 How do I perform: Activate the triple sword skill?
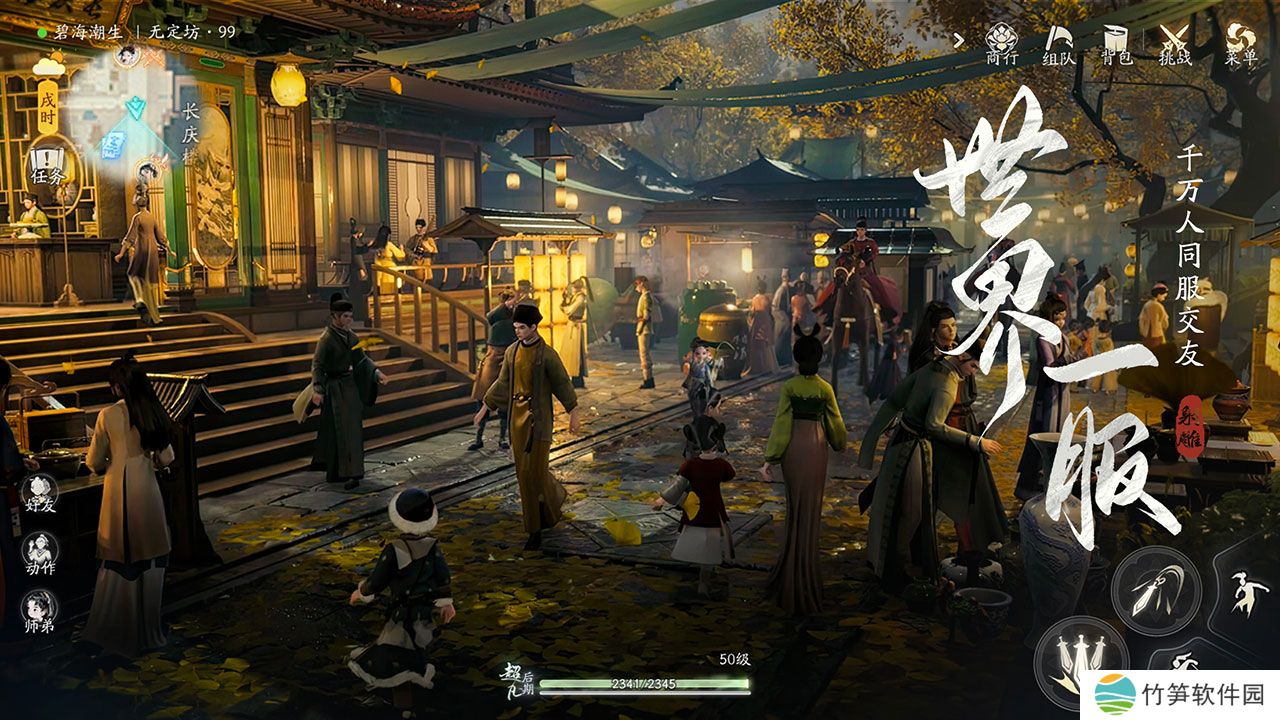(1080, 660)
